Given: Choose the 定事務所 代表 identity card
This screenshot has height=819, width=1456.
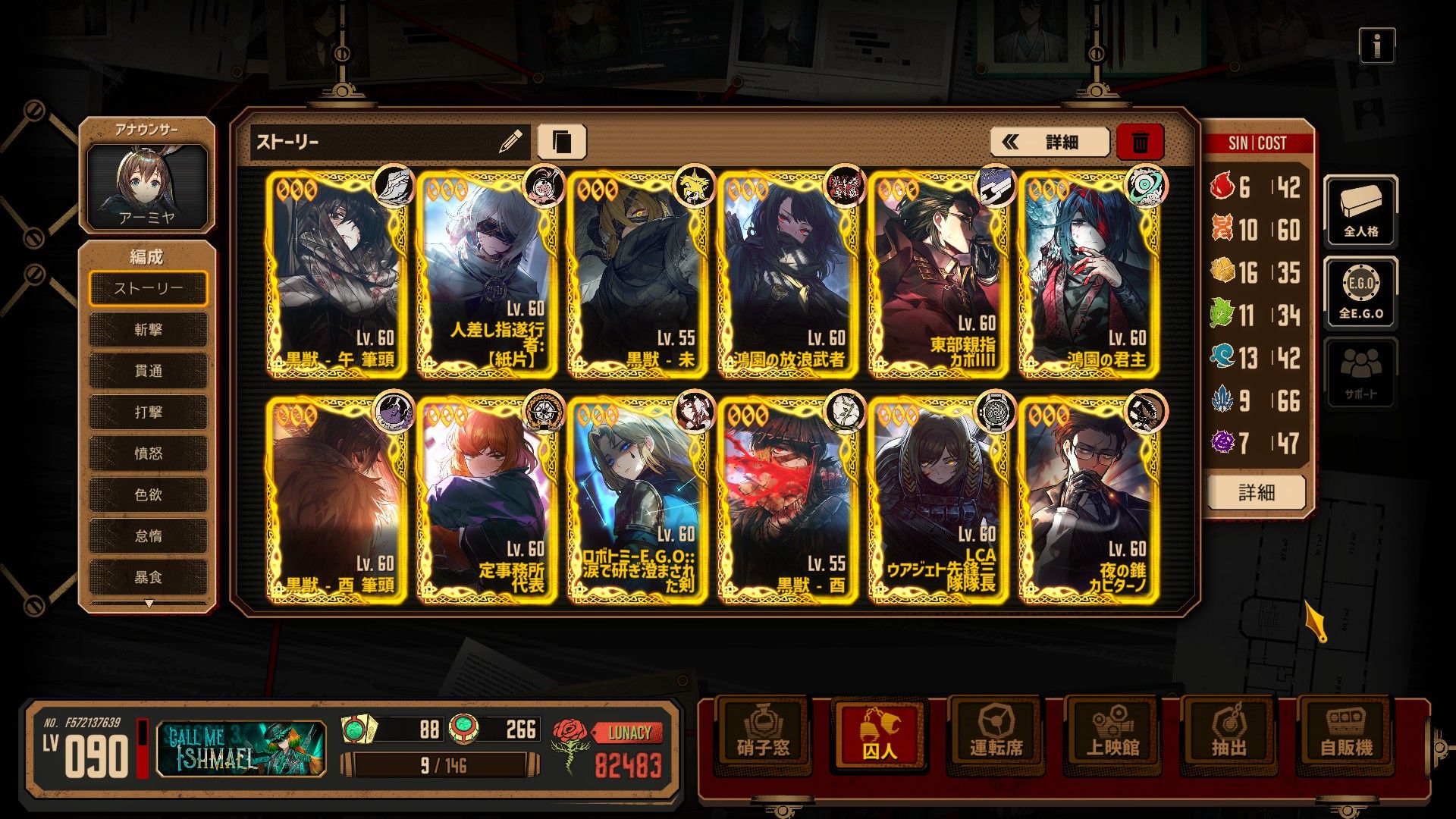Looking at the screenshot, I should click(486, 500).
